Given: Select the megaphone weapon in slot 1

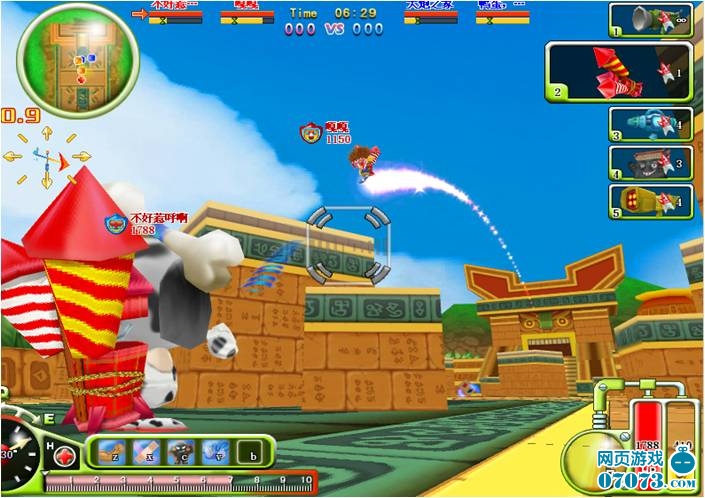Looking at the screenshot, I should (651, 20).
